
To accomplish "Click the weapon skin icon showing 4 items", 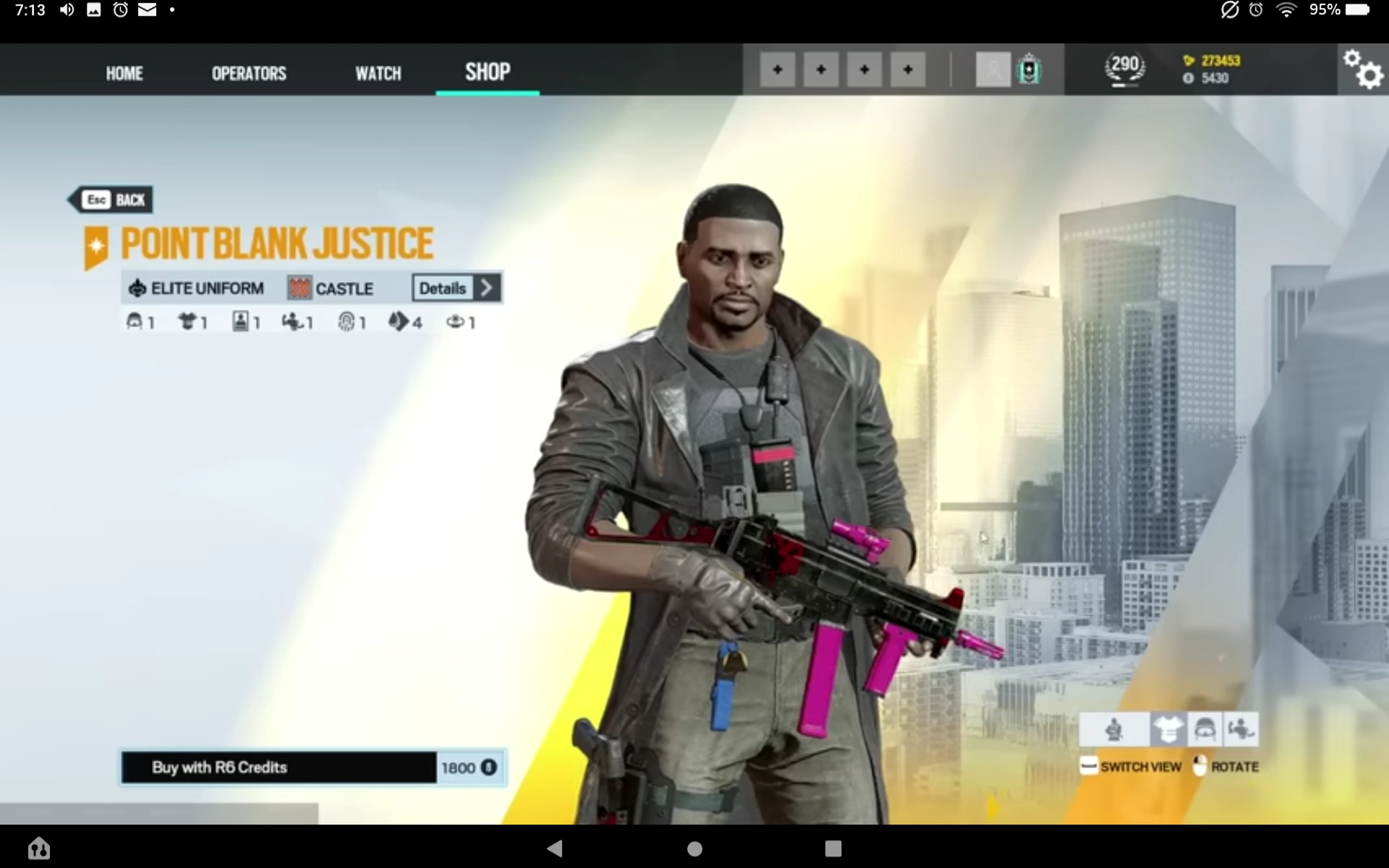I will (x=400, y=322).
